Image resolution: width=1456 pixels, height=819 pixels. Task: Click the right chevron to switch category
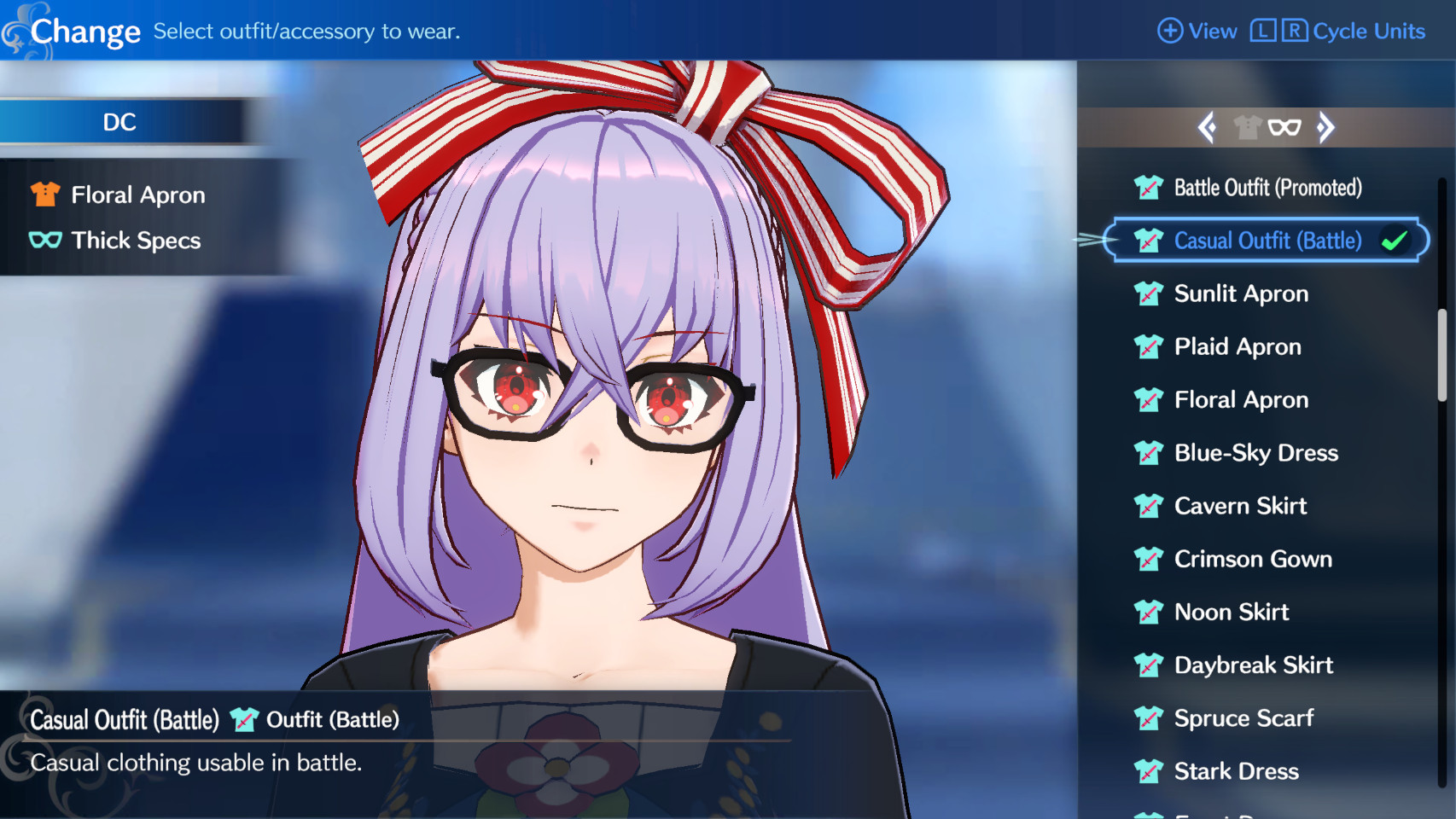click(1325, 126)
